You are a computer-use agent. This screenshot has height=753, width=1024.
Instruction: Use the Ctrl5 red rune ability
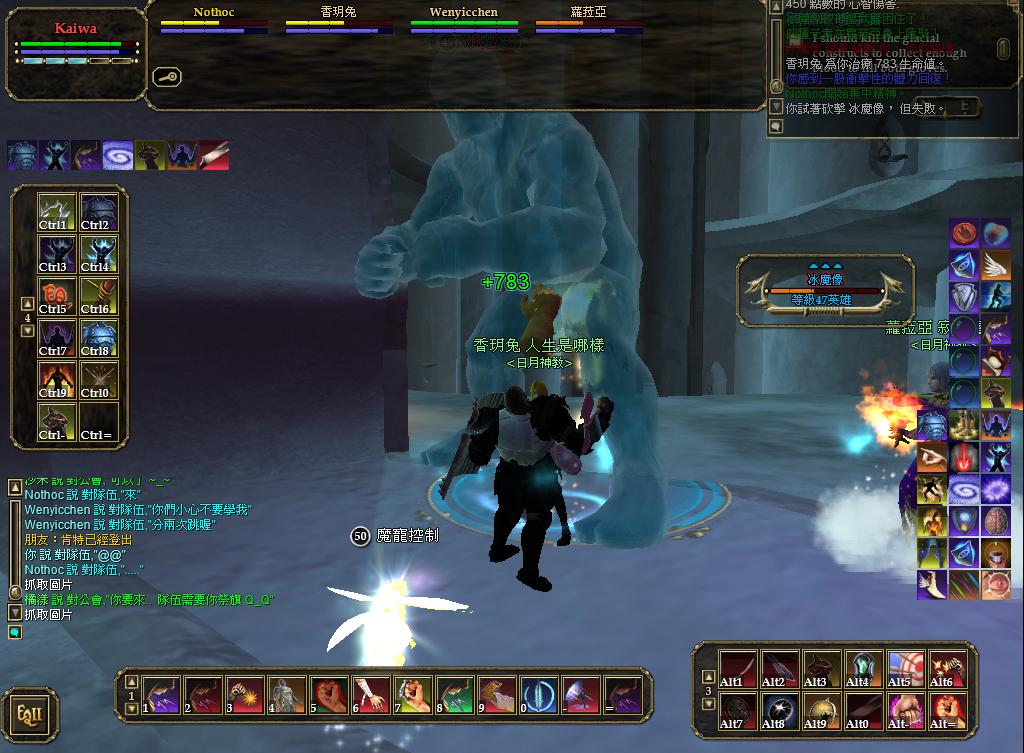coord(57,296)
